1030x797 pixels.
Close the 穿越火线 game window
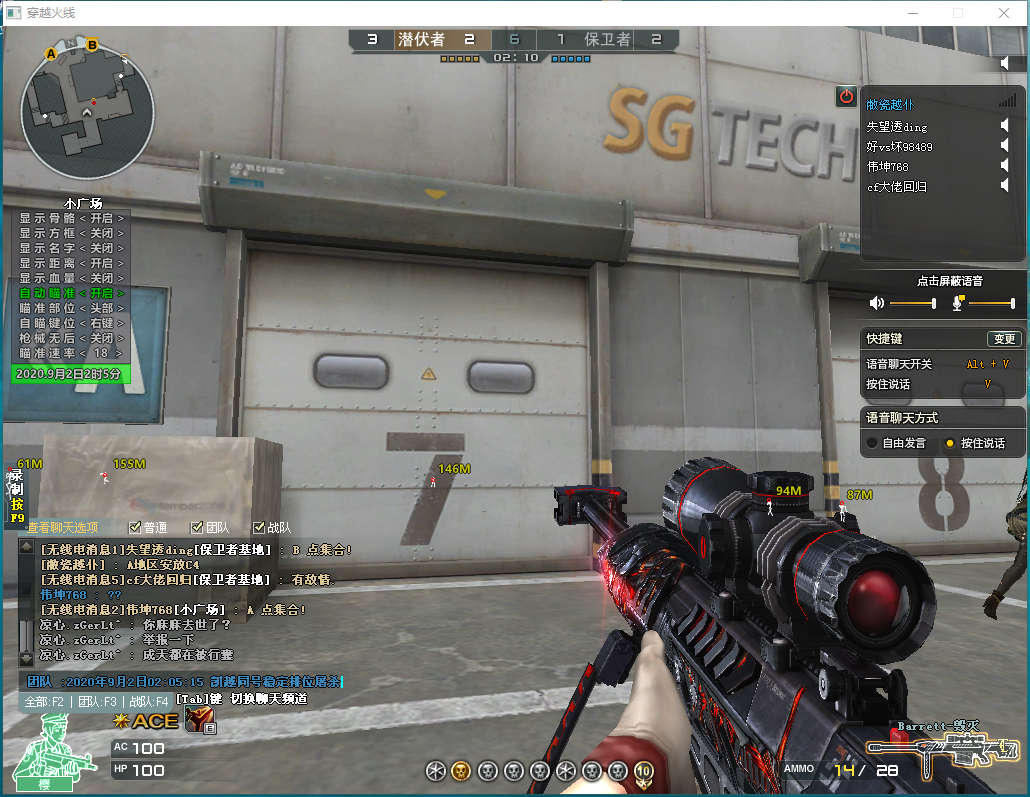[1004, 13]
